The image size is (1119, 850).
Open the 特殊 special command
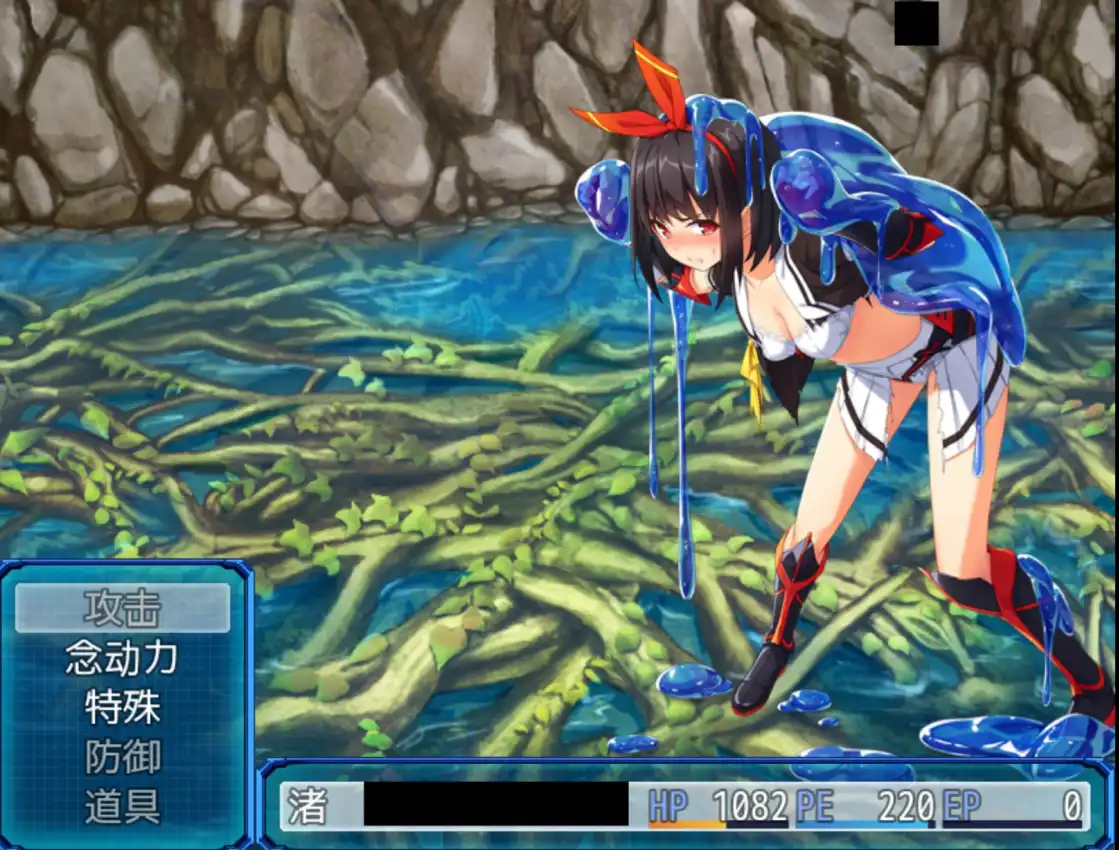pos(122,707)
